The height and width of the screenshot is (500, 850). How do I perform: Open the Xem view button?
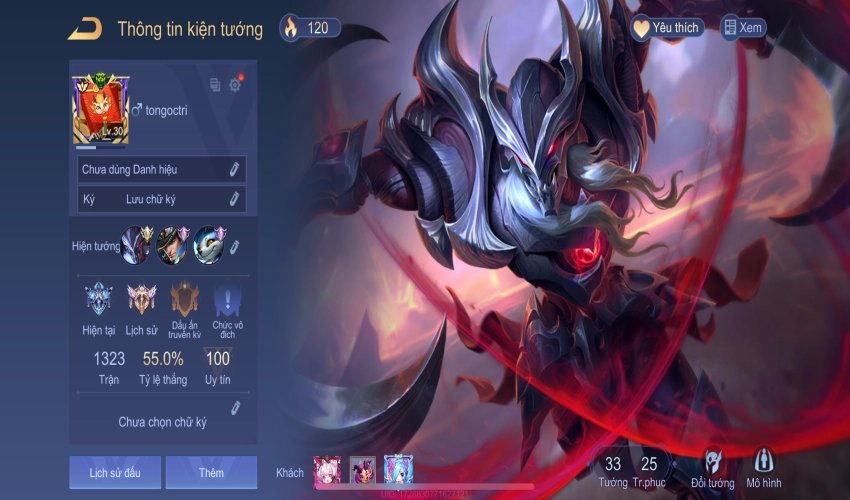click(x=743, y=28)
